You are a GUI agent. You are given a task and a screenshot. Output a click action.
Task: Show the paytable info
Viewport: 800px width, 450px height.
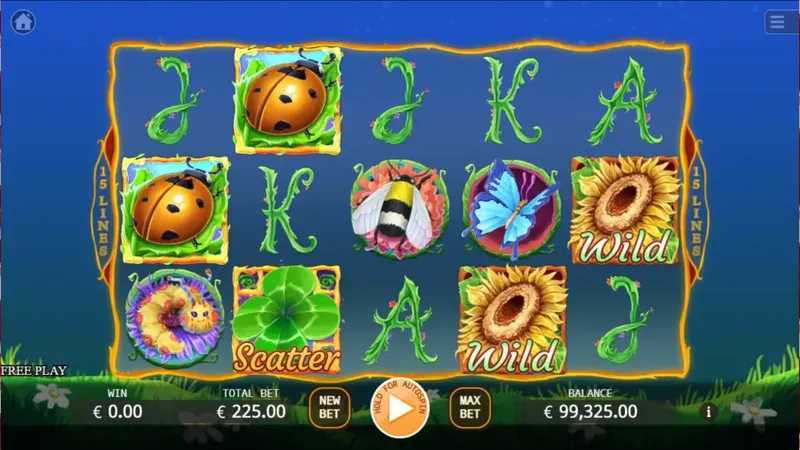coord(709,410)
